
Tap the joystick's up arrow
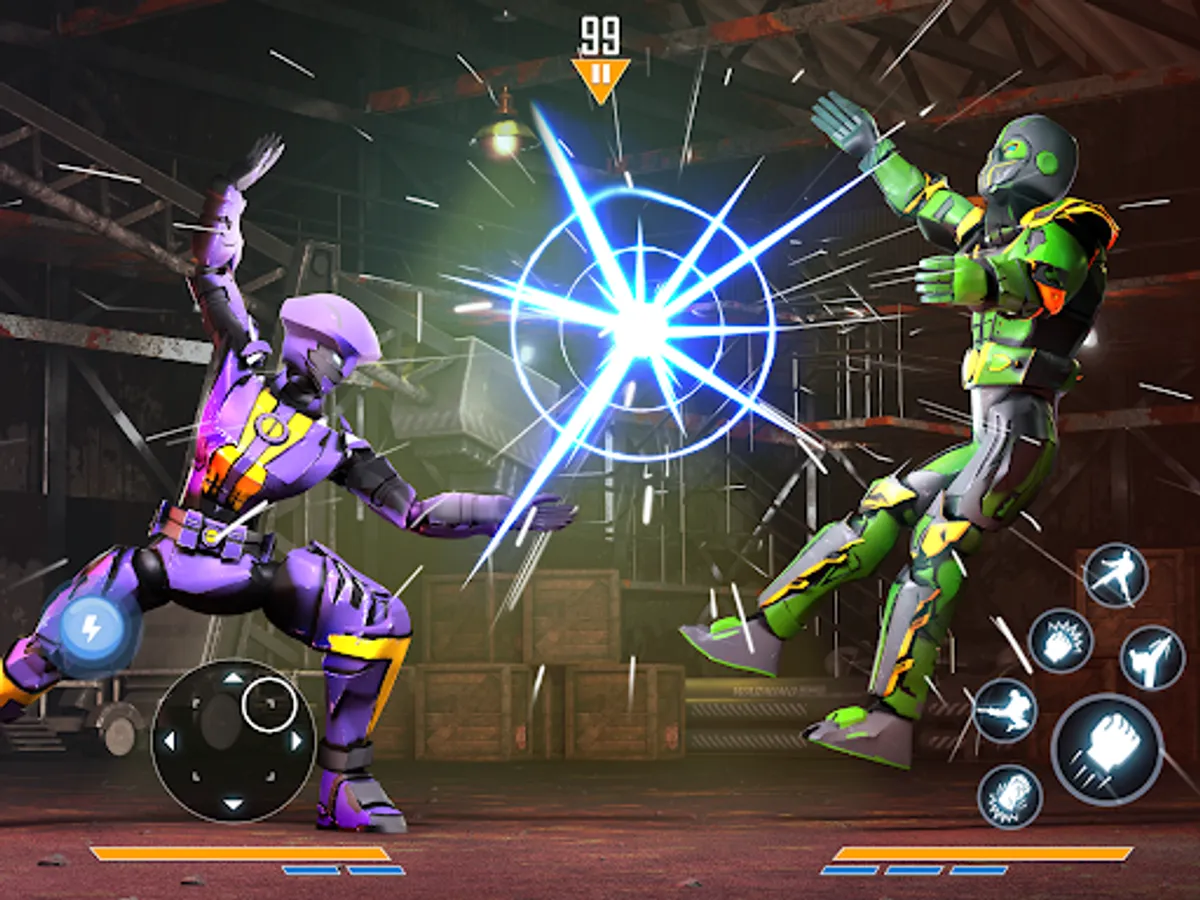(x=232, y=678)
